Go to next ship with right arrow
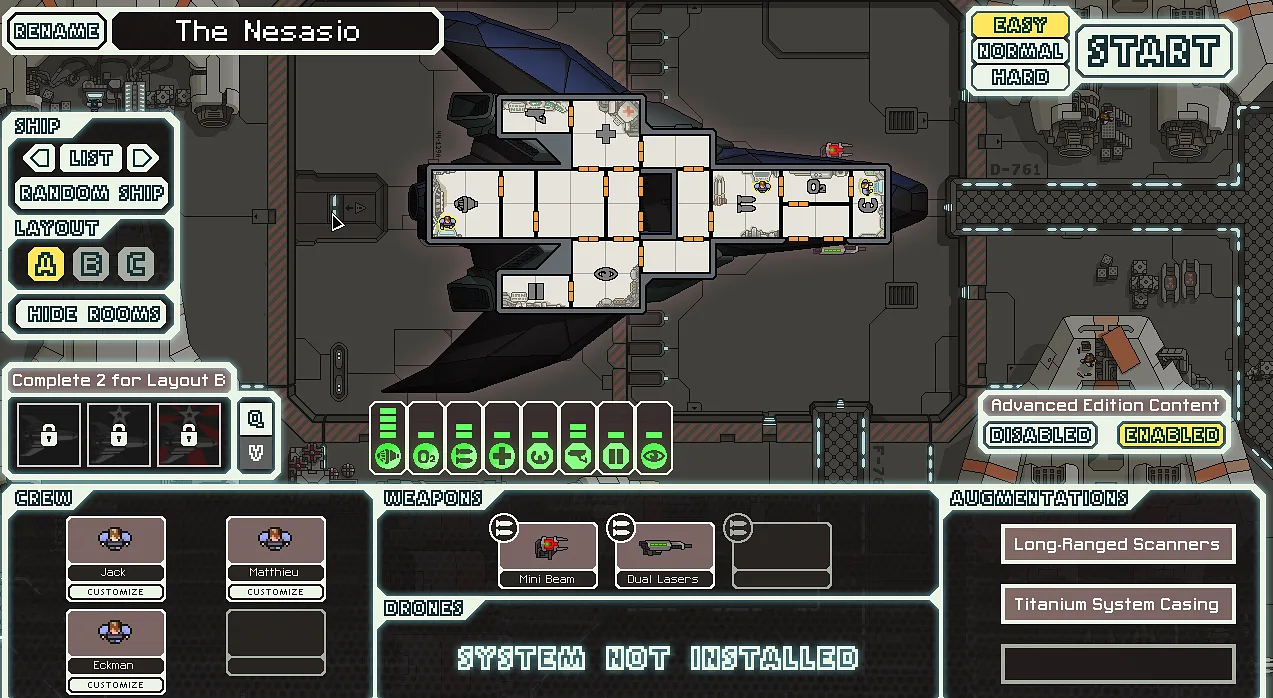This screenshot has height=698, width=1273. click(143, 158)
